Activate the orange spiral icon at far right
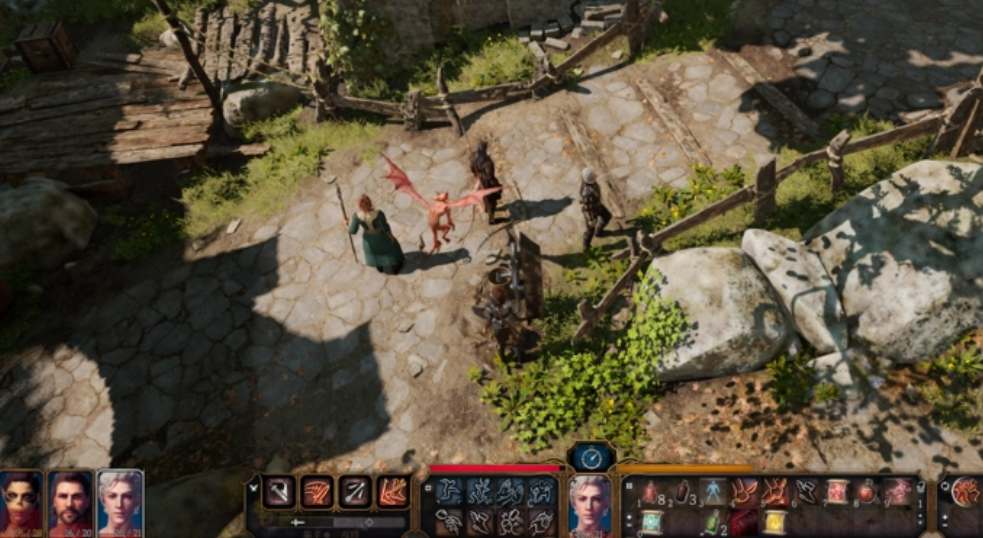This screenshot has width=983, height=538. [x=965, y=491]
